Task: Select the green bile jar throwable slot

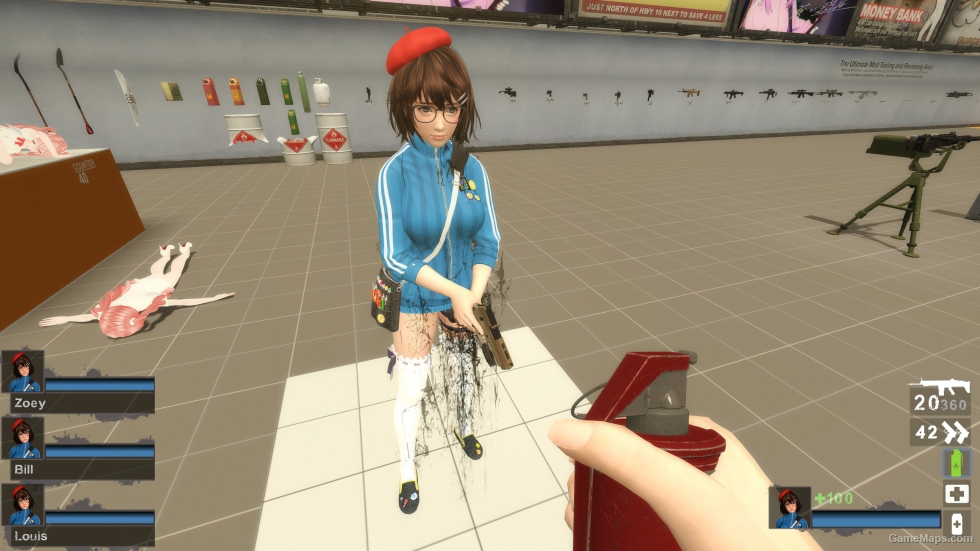Action: [x=956, y=463]
